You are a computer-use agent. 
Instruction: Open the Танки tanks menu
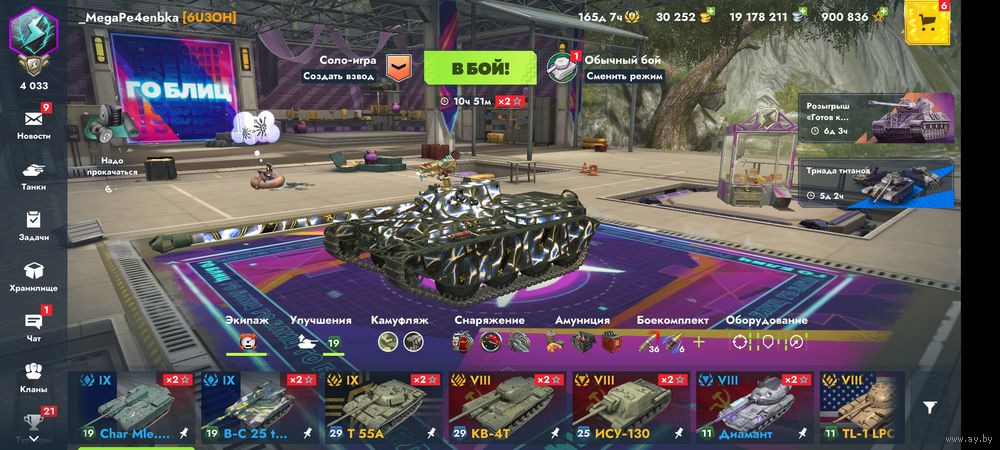click(33, 173)
